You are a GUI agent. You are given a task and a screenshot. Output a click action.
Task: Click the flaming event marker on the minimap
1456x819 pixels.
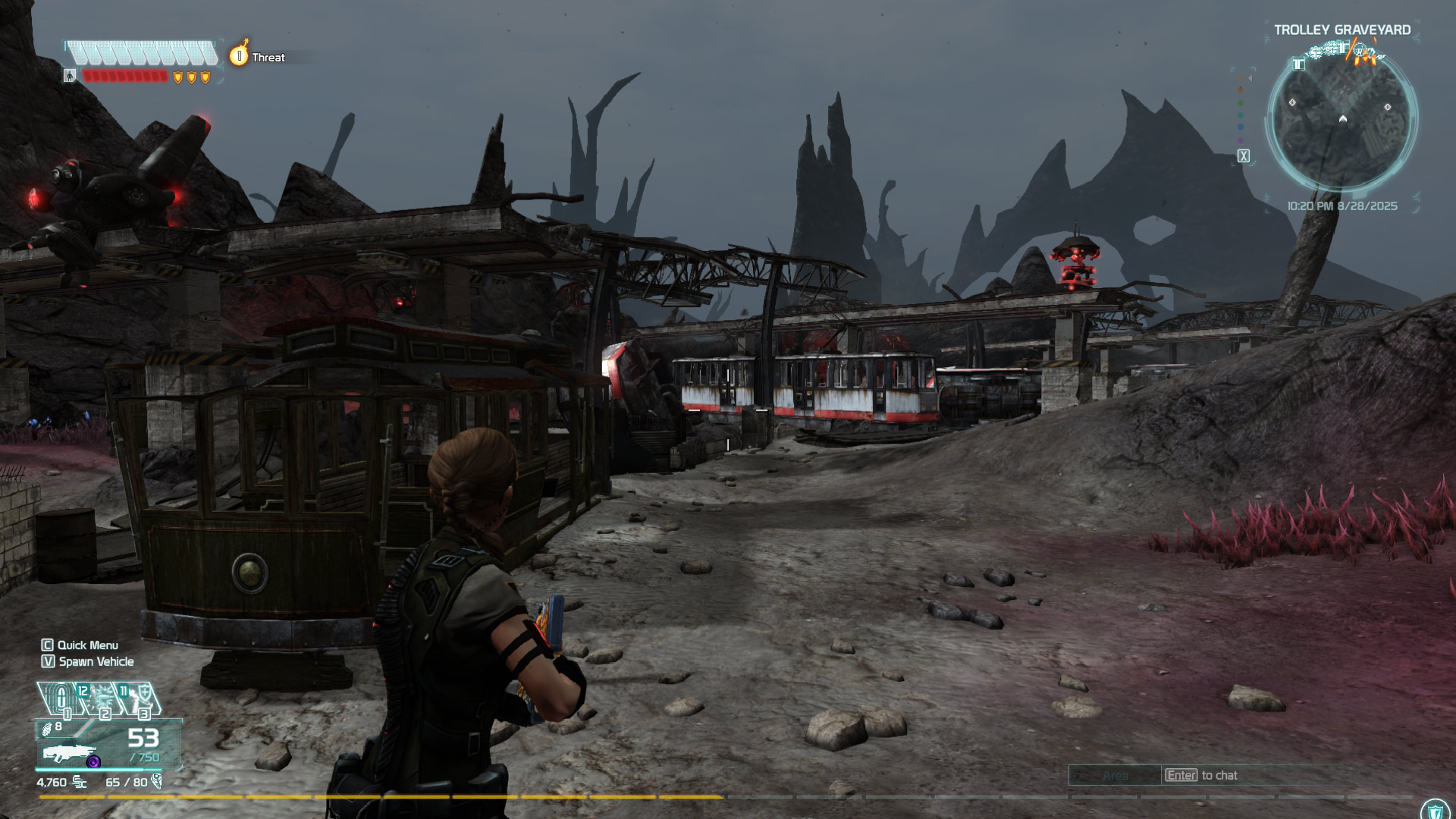coord(1363,53)
